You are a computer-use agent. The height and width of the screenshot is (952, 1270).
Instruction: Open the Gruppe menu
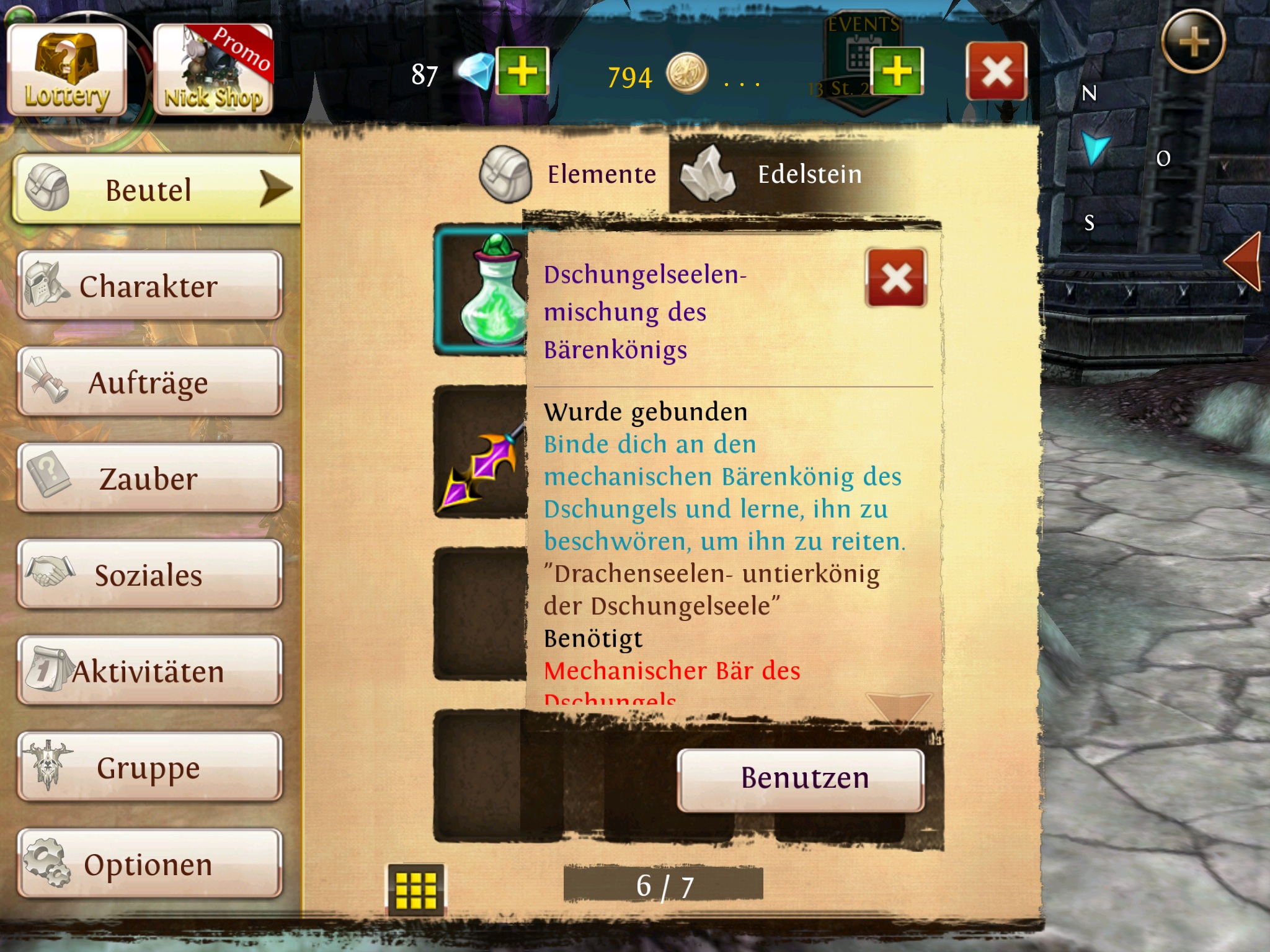click(149, 767)
